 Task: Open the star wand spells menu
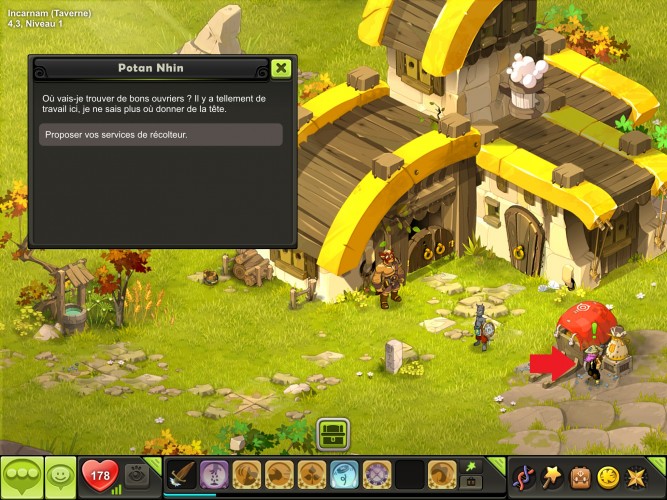[x=552, y=474]
